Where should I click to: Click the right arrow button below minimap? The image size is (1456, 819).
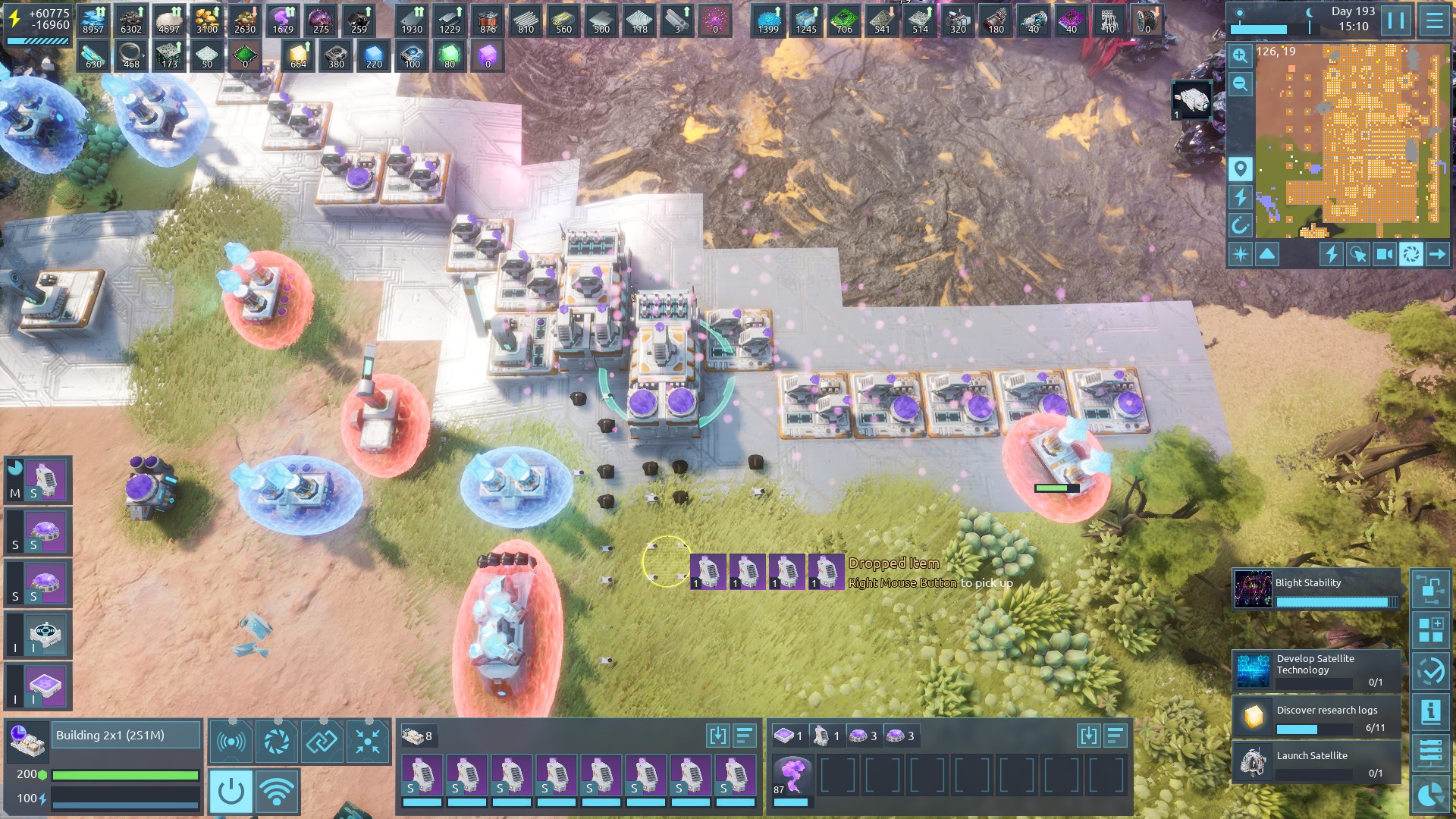coord(1437,254)
